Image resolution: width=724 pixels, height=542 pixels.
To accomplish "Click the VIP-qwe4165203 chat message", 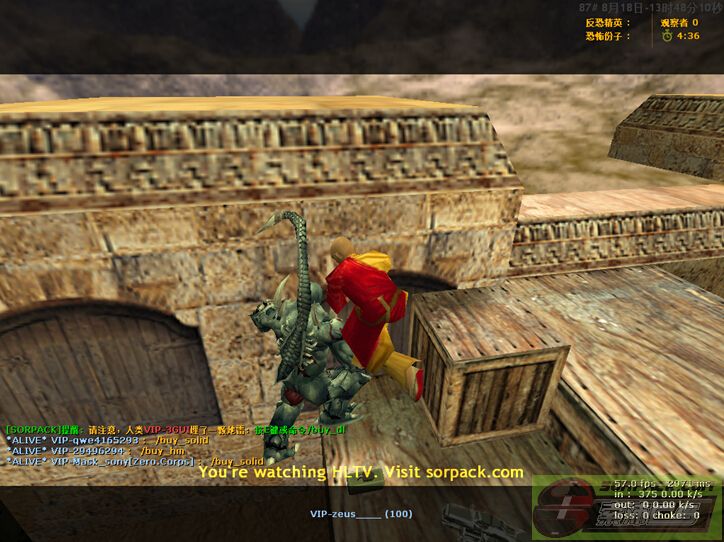I will click(107, 440).
